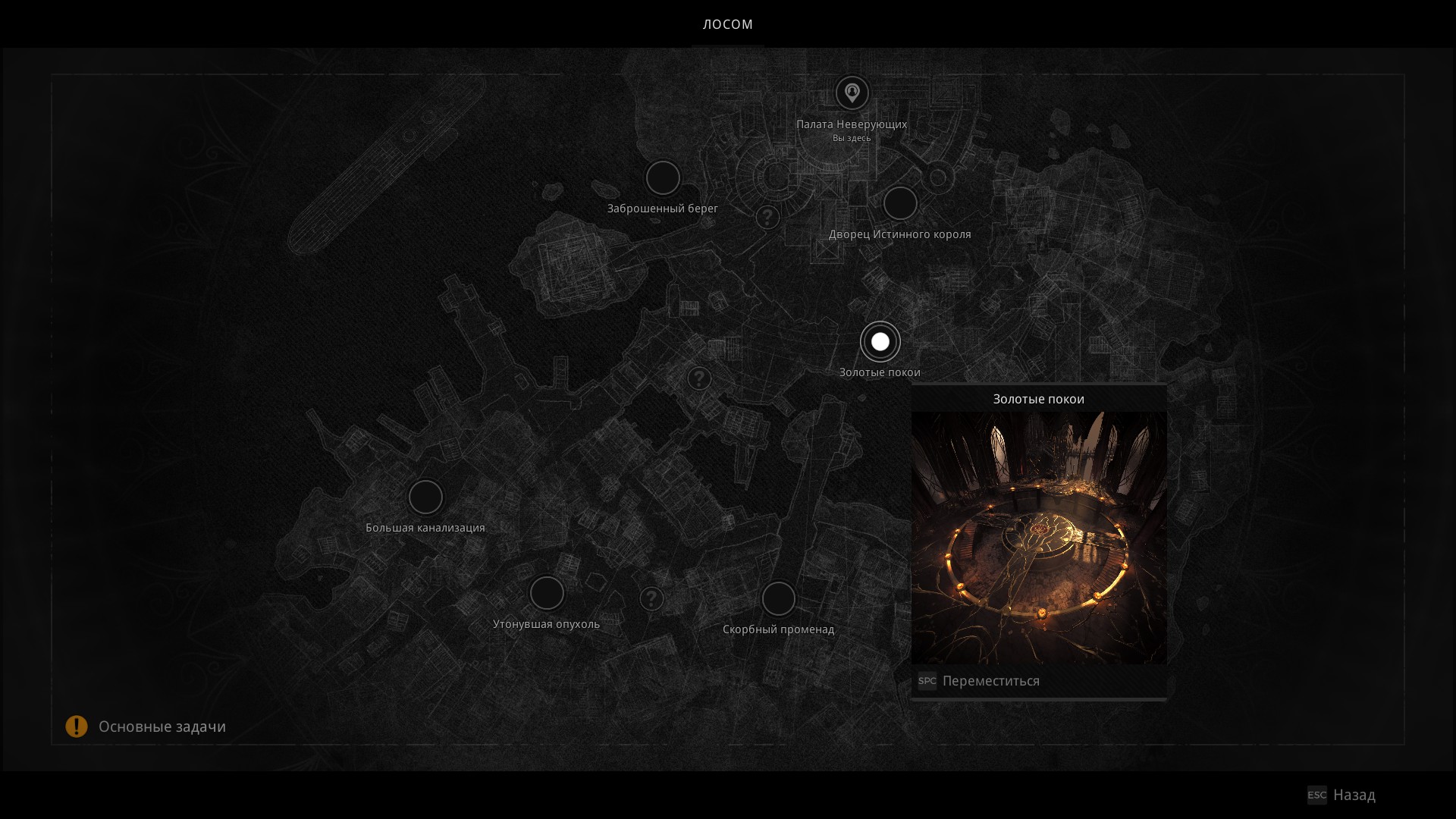This screenshot has width=1456, height=819.
Task: Select the Палата Неверующих map marker
Action: point(852,93)
